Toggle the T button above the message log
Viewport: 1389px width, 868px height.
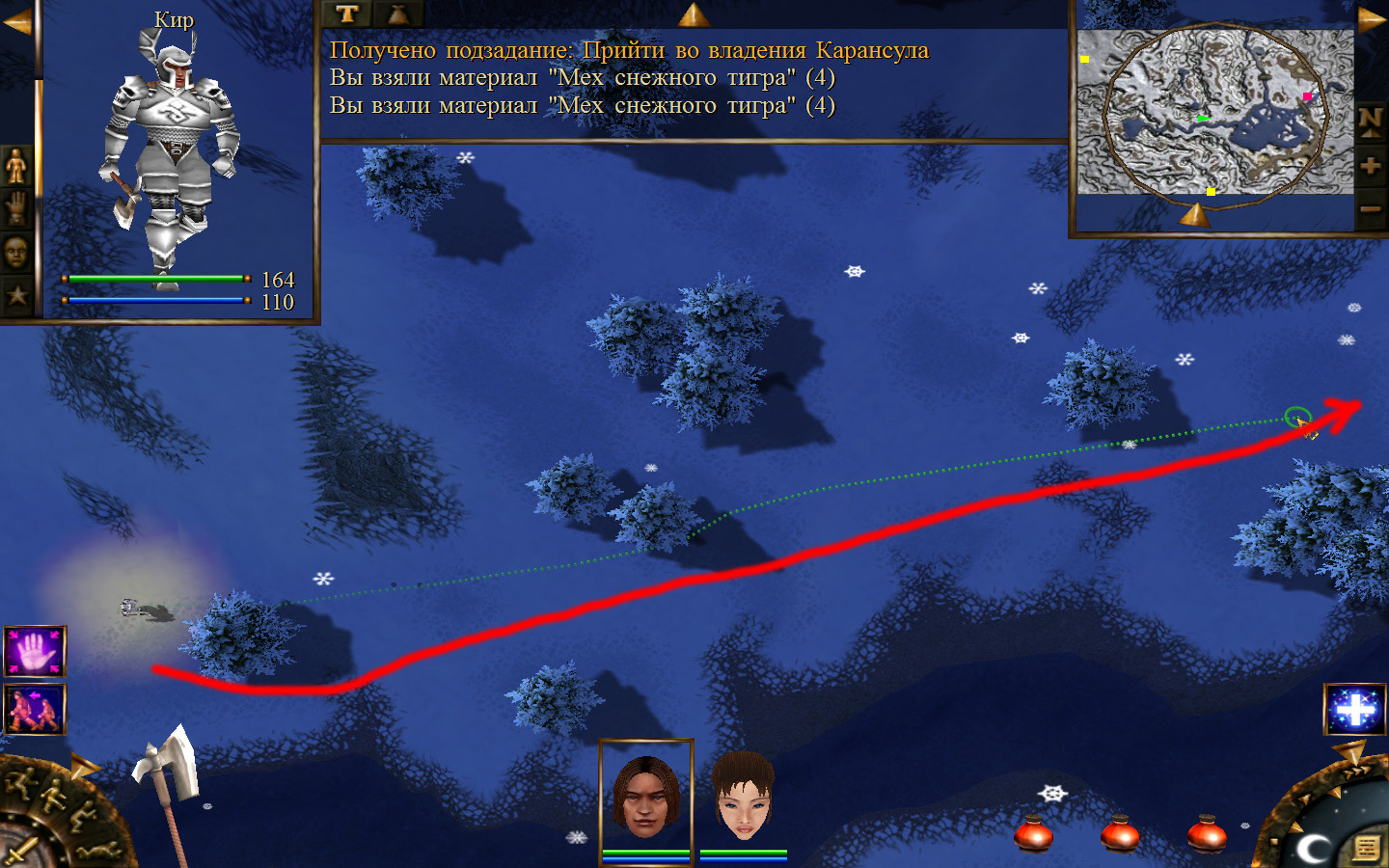click(346, 14)
